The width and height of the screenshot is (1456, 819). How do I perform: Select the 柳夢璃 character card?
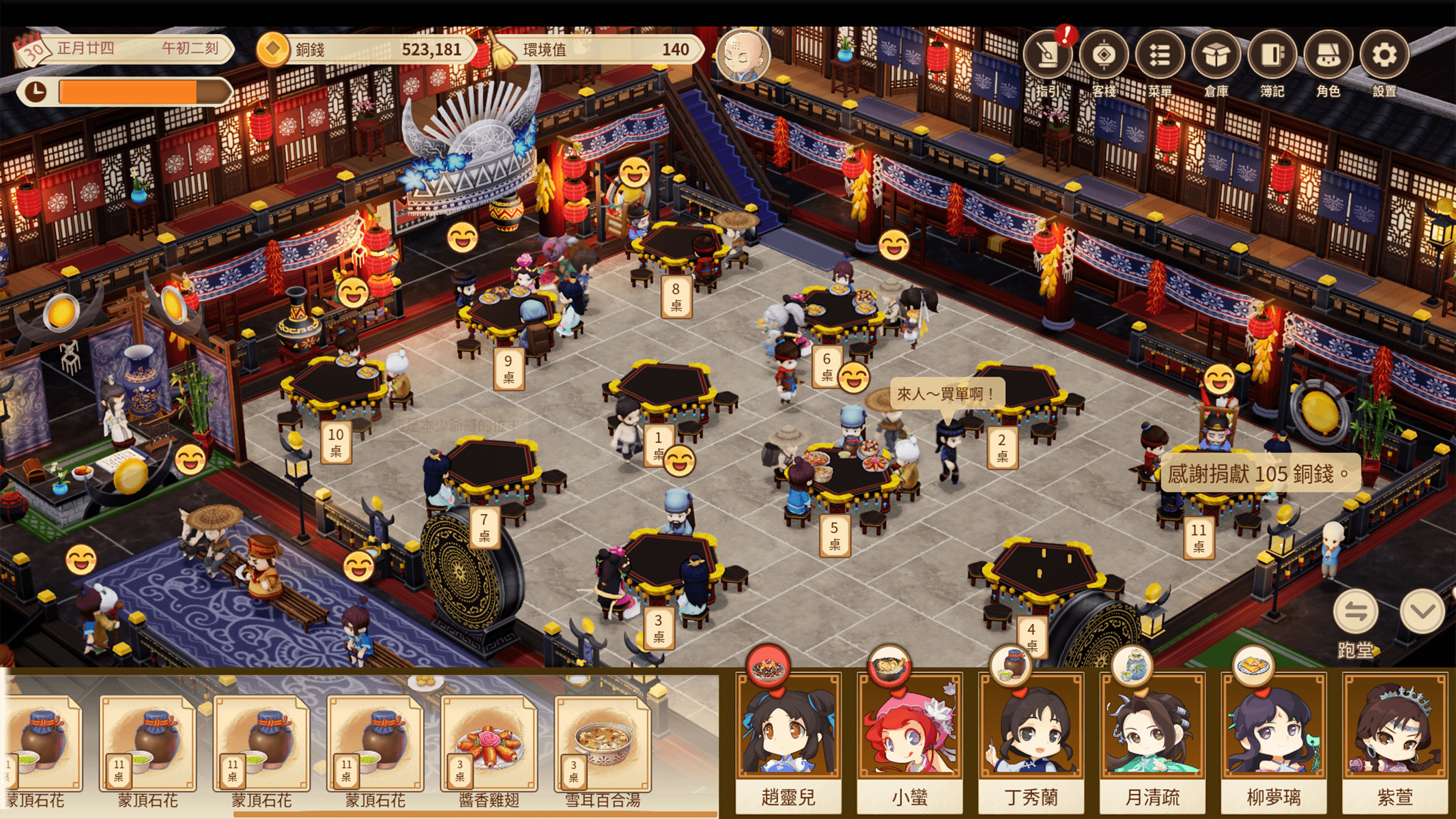coord(1274,737)
